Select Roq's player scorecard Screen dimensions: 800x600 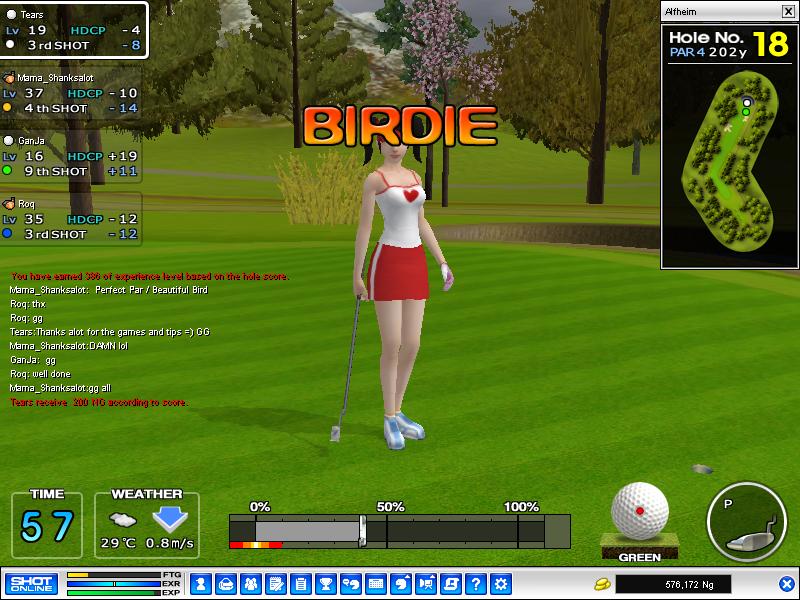(x=71, y=219)
